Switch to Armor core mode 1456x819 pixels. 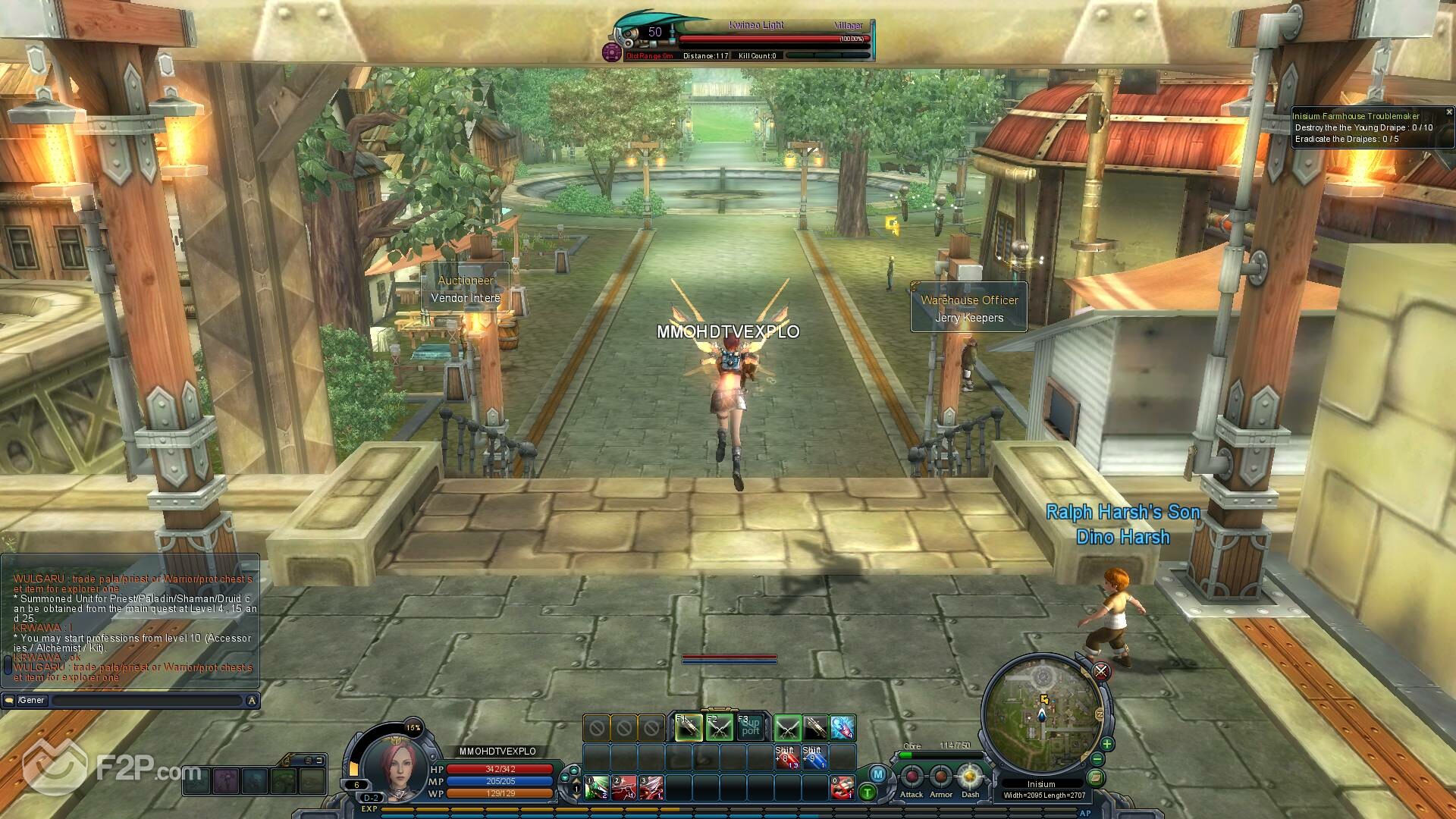(941, 777)
